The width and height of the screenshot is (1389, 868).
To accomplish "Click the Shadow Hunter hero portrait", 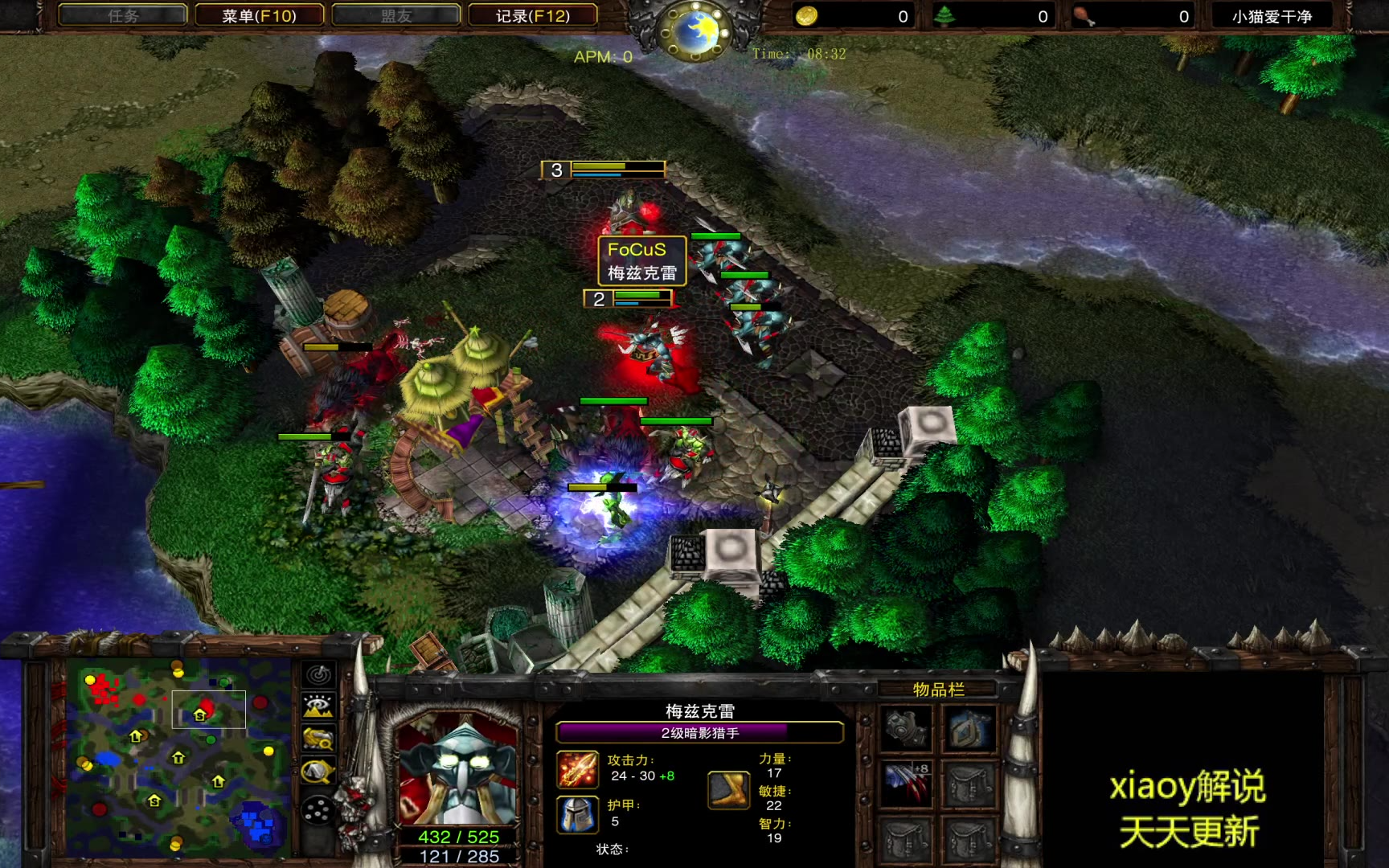I will tap(458, 772).
